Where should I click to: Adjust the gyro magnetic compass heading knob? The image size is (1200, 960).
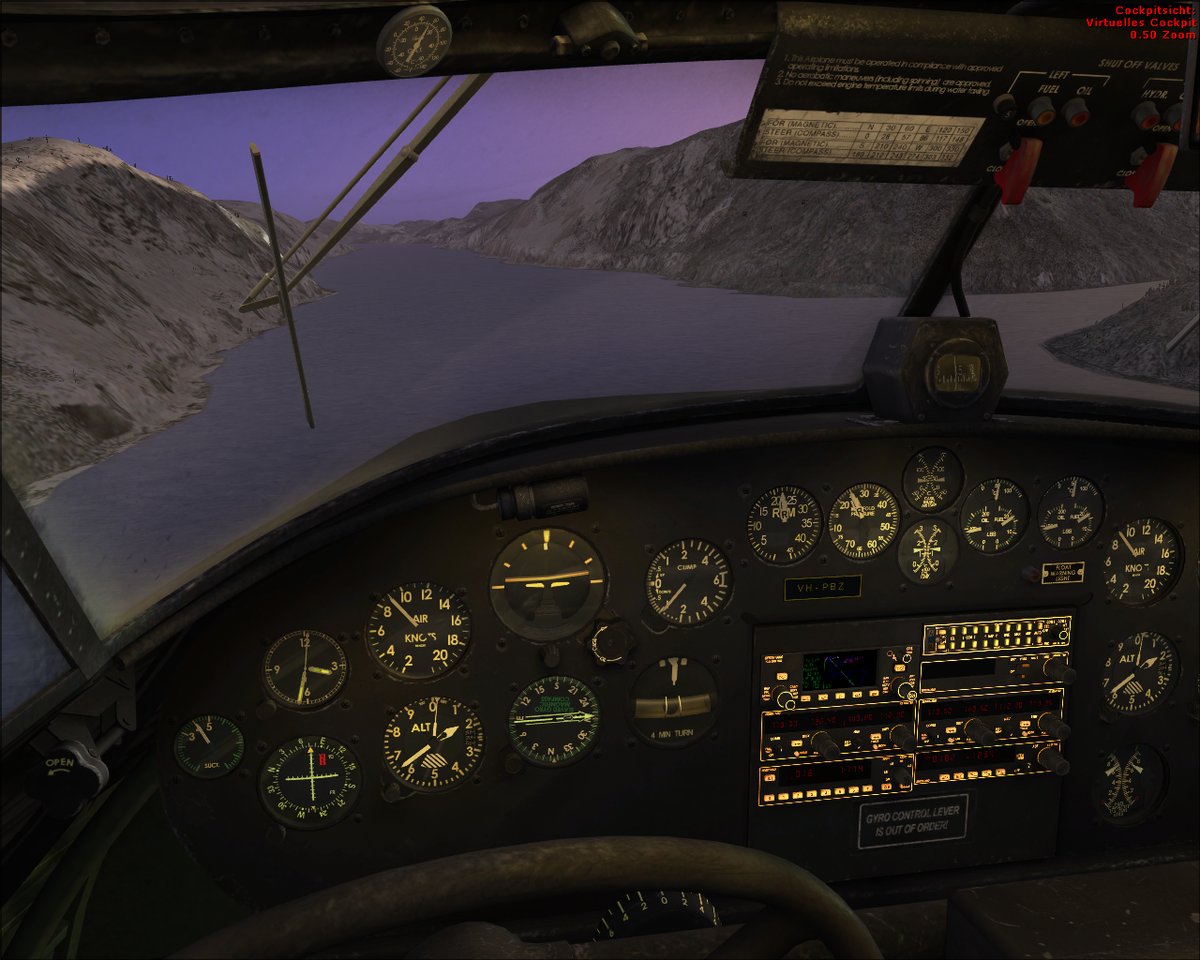click(x=515, y=762)
